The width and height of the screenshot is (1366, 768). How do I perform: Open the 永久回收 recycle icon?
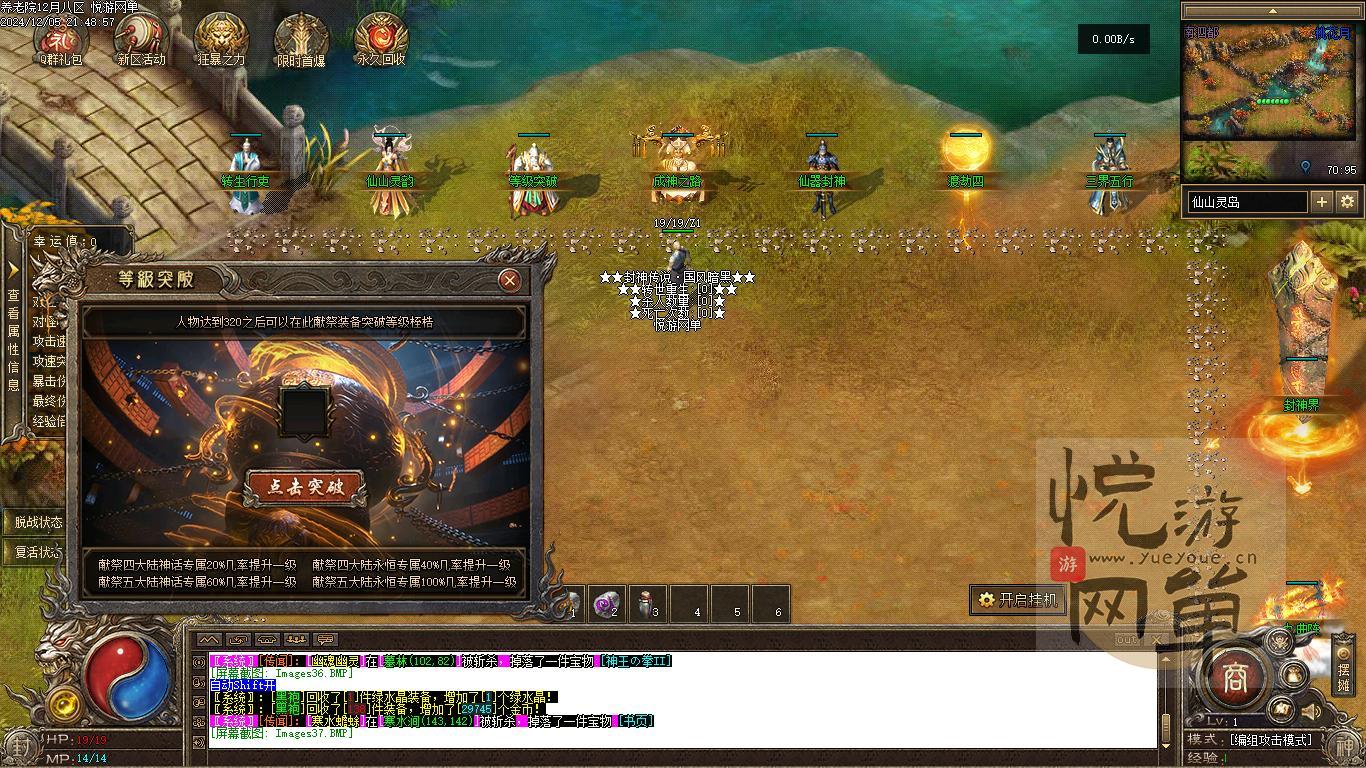click(x=381, y=38)
